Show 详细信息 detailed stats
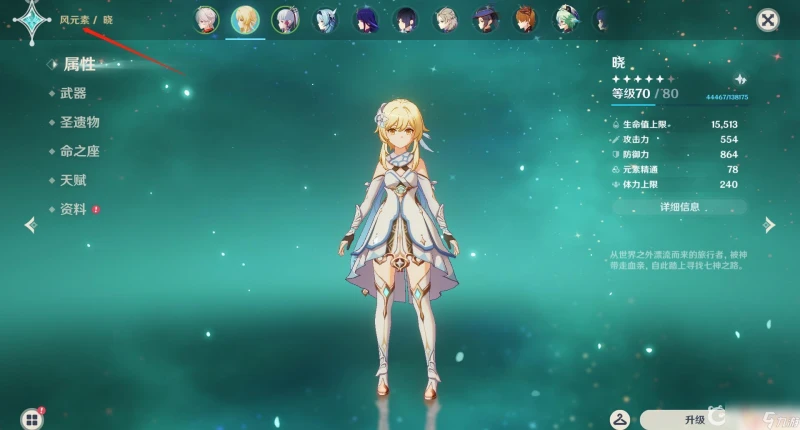This screenshot has height=430, width=800. coord(679,206)
